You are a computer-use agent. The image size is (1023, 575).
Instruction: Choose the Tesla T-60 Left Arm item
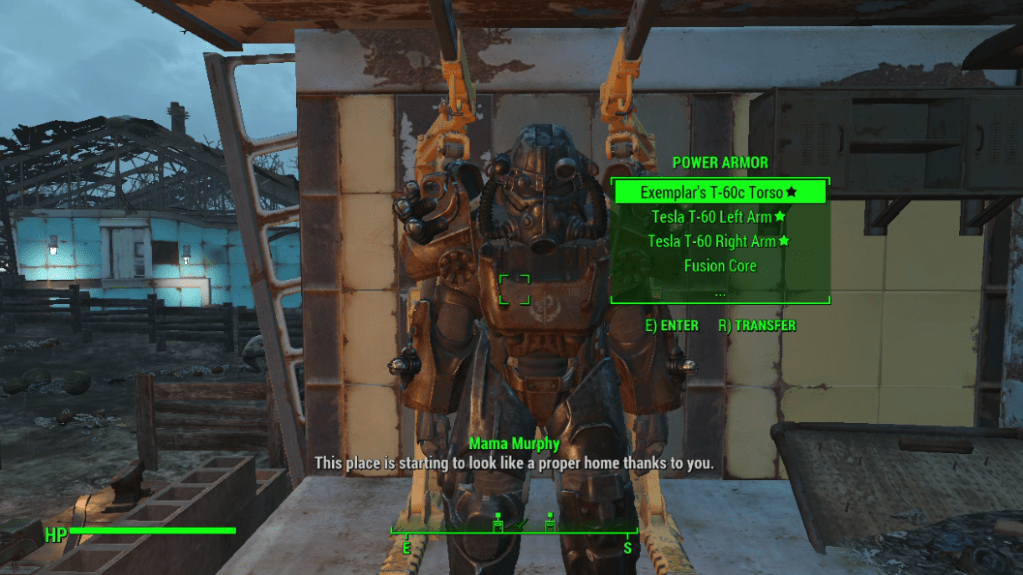pos(719,216)
